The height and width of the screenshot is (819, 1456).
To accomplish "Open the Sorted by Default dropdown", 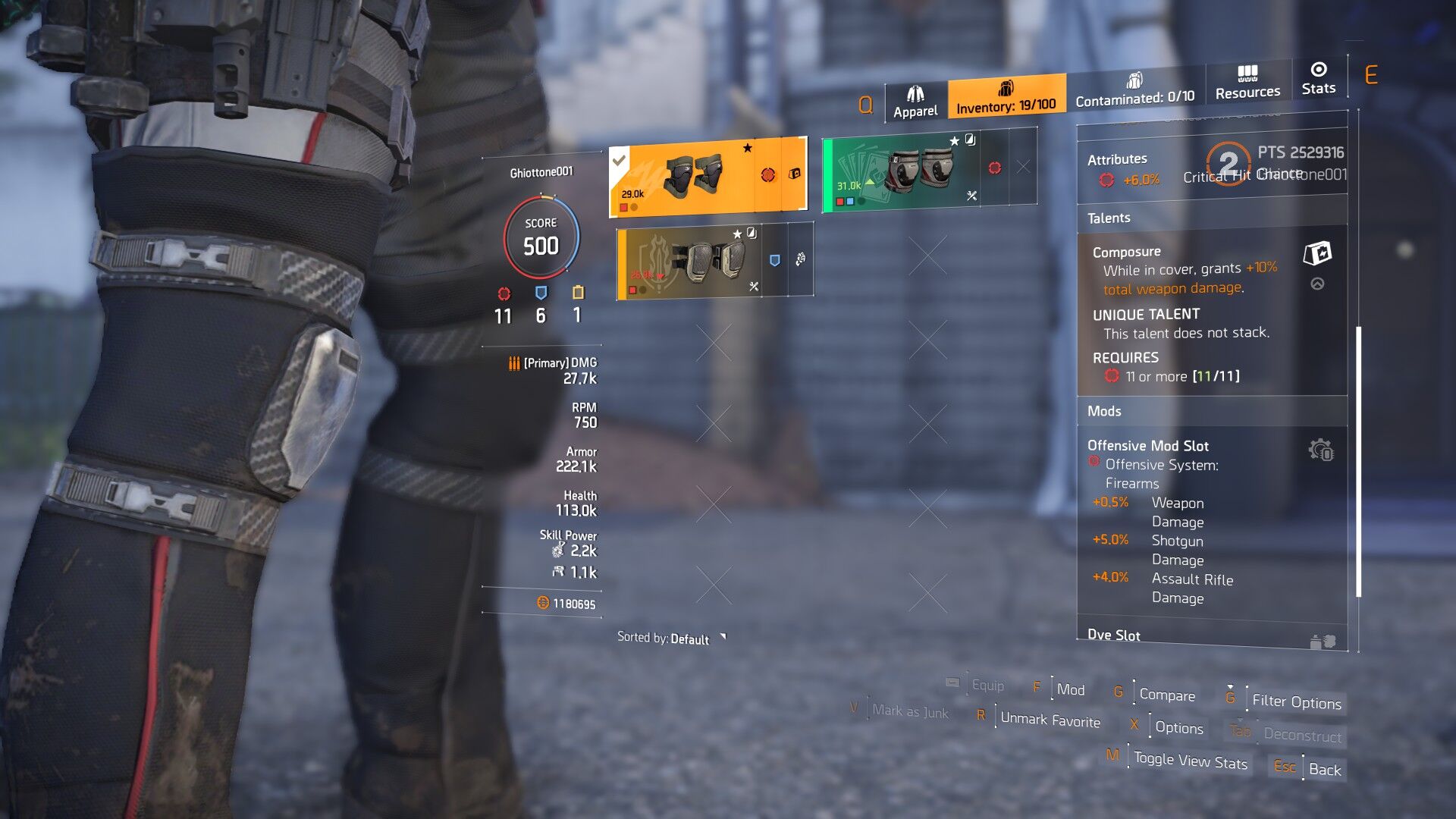I will [x=670, y=639].
